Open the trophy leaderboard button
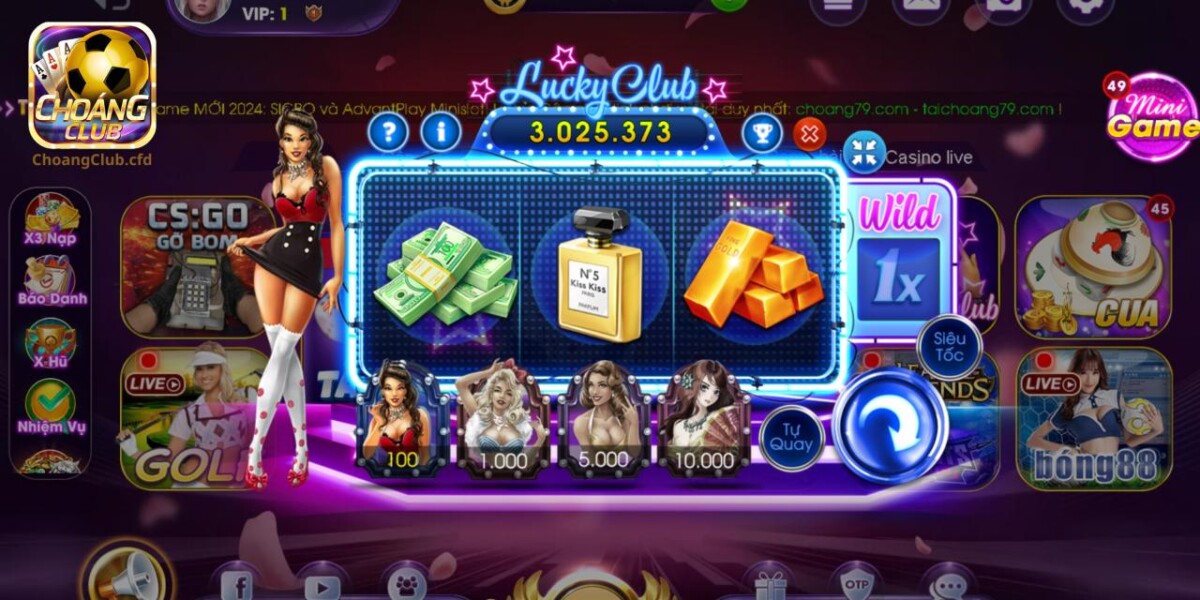This screenshot has height=600, width=1200. coord(761,133)
